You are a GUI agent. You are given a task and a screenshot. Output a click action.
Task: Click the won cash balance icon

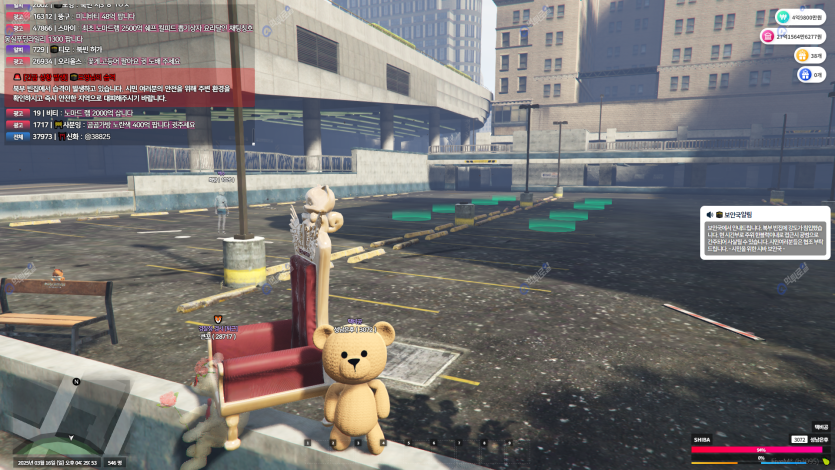[x=782, y=16]
